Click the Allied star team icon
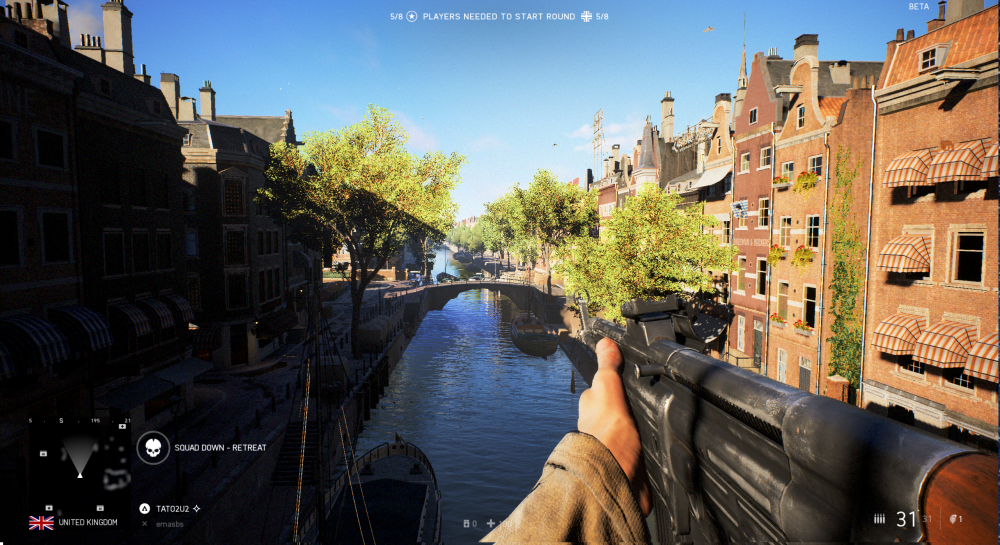Screen dimensions: 1000x545 coord(411,17)
